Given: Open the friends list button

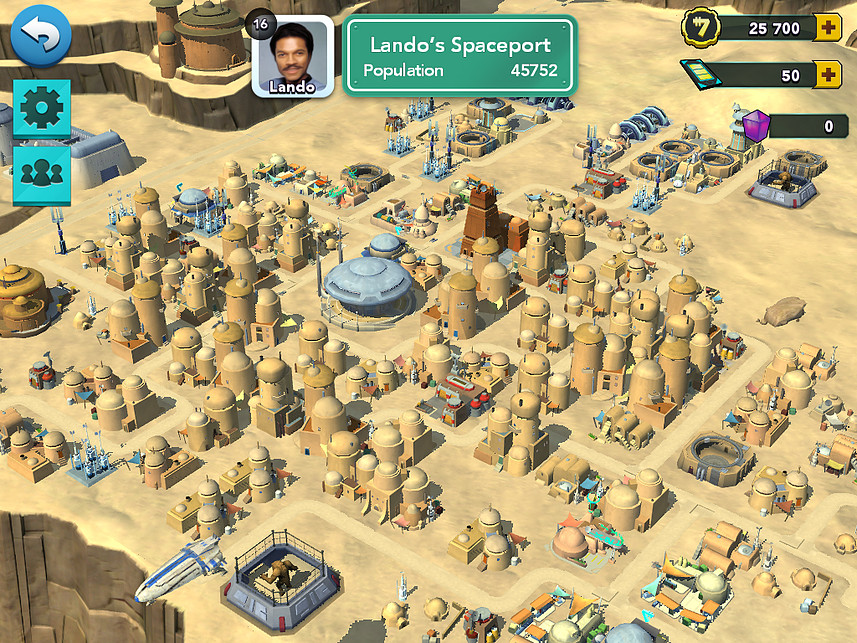Looking at the screenshot, I should (x=42, y=172).
